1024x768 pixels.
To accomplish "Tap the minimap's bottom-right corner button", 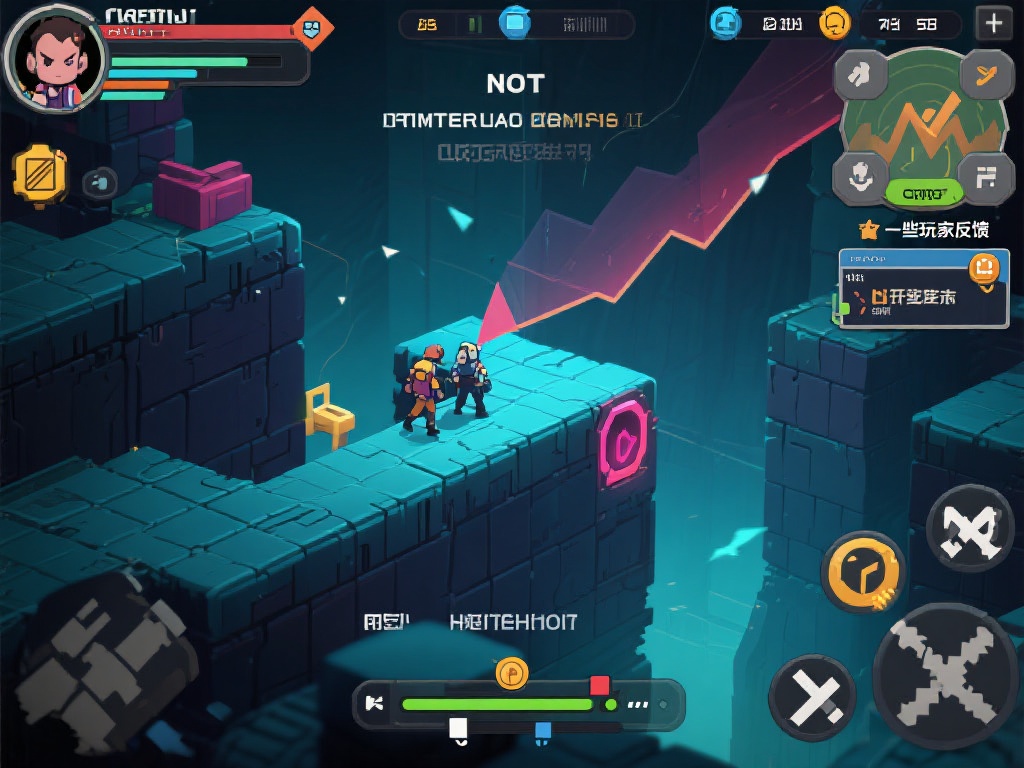I will (x=986, y=176).
